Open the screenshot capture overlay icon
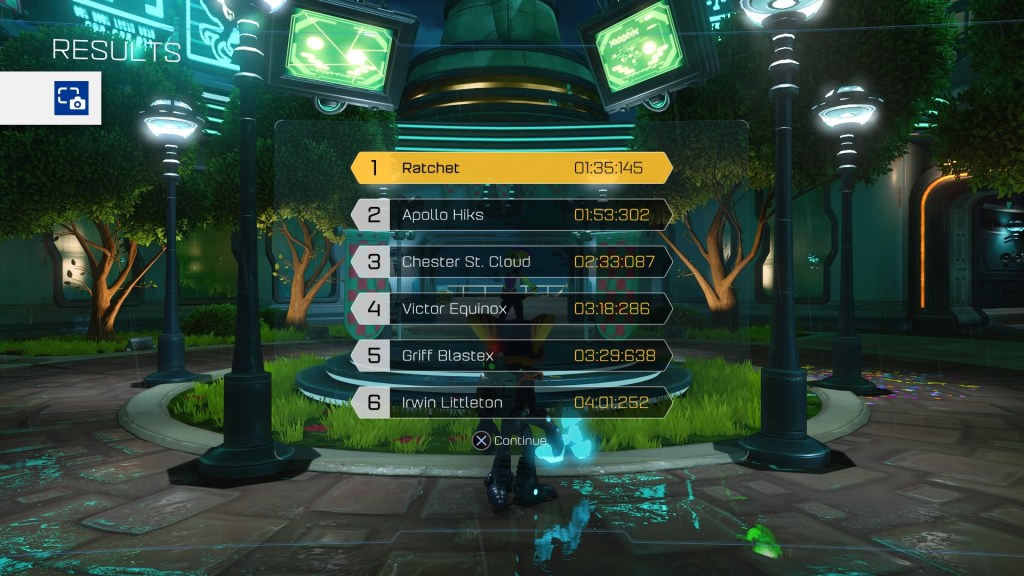Screen dimensions: 1024x576 [x=71, y=98]
